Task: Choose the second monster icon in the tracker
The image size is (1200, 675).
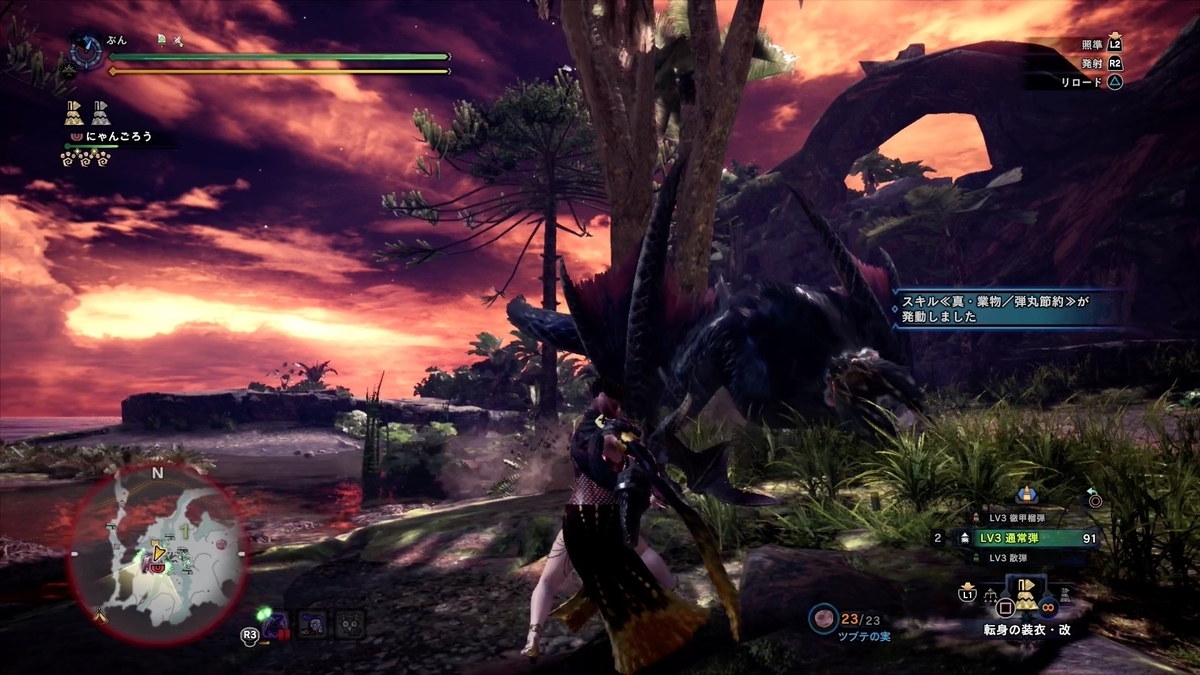Action: coord(312,624)
